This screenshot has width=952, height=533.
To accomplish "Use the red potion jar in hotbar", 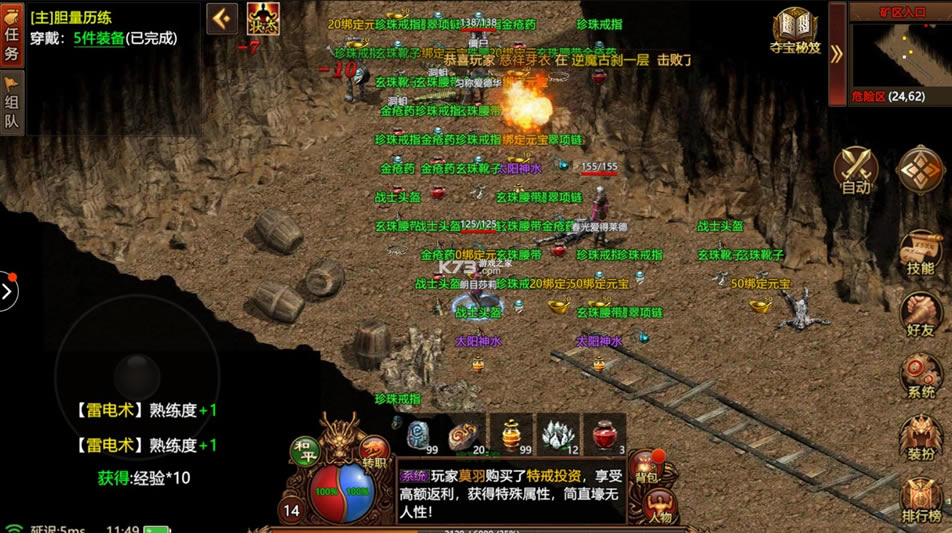I will coord(604,434).
